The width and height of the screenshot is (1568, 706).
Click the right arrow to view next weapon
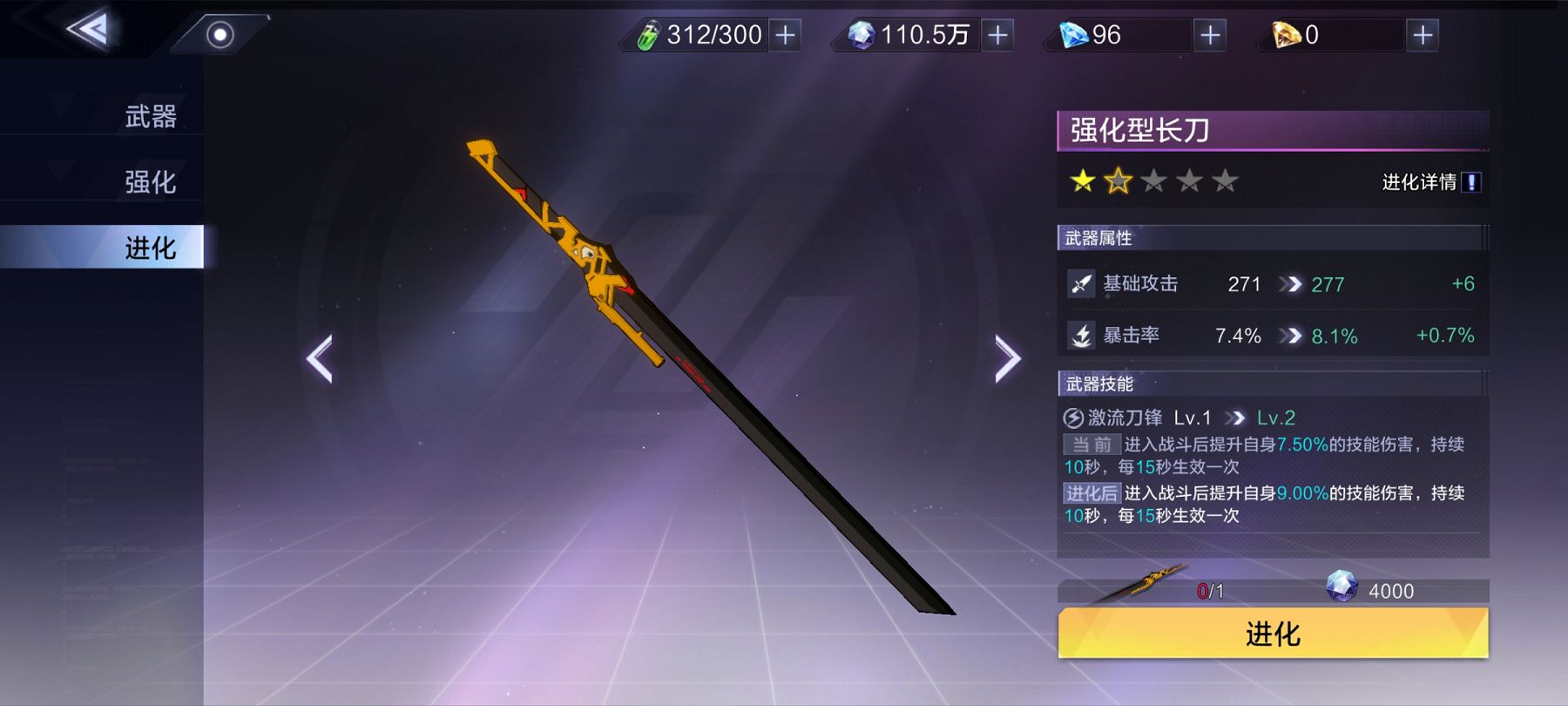pos(1006,359)
